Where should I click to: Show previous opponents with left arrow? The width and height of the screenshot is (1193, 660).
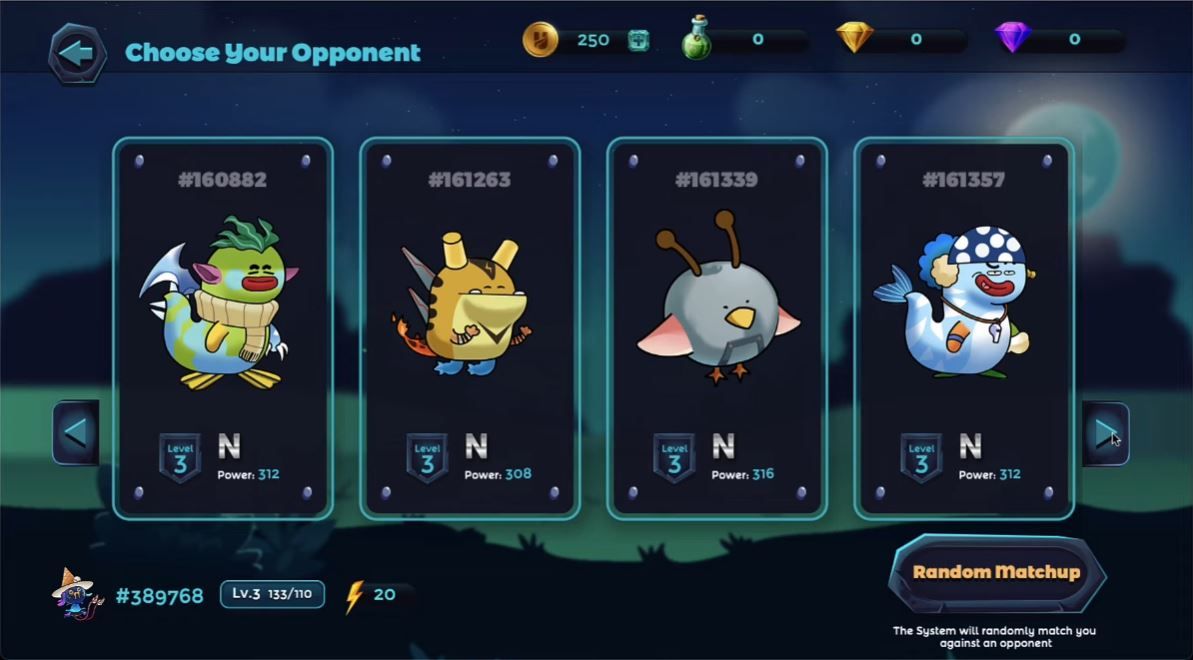coord(75,433)
